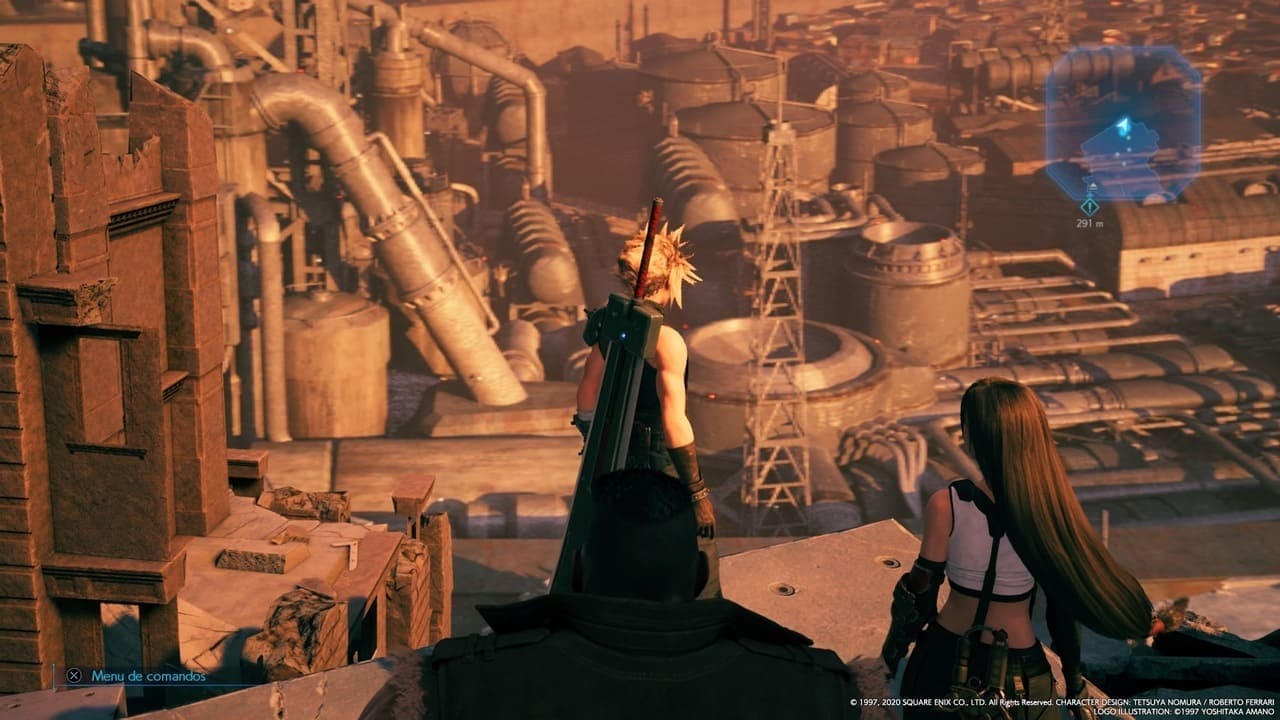The image size is (1280, 720).
Task: Click the player arrow on the minimap
Action: click(x=1123, y=123)
